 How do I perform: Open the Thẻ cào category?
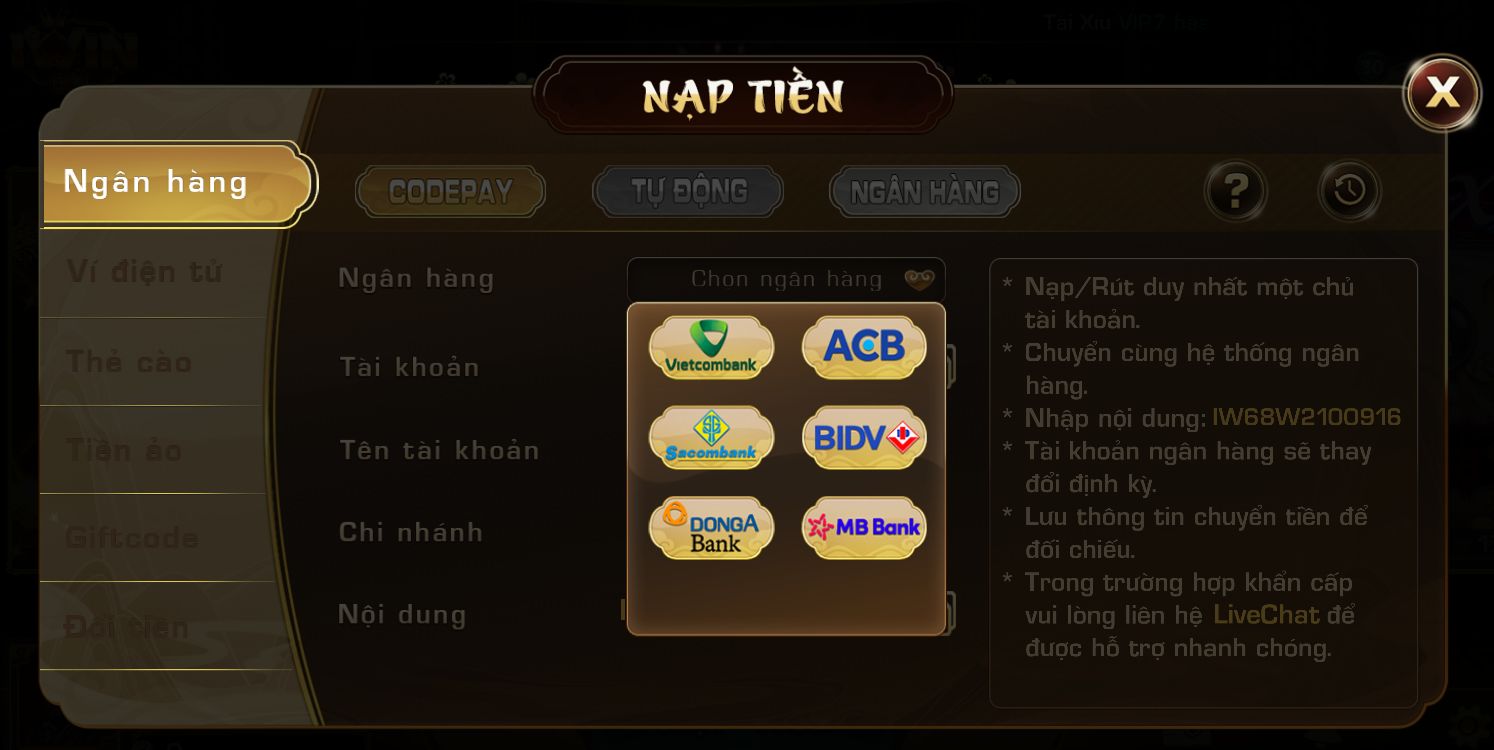[128, 362]
